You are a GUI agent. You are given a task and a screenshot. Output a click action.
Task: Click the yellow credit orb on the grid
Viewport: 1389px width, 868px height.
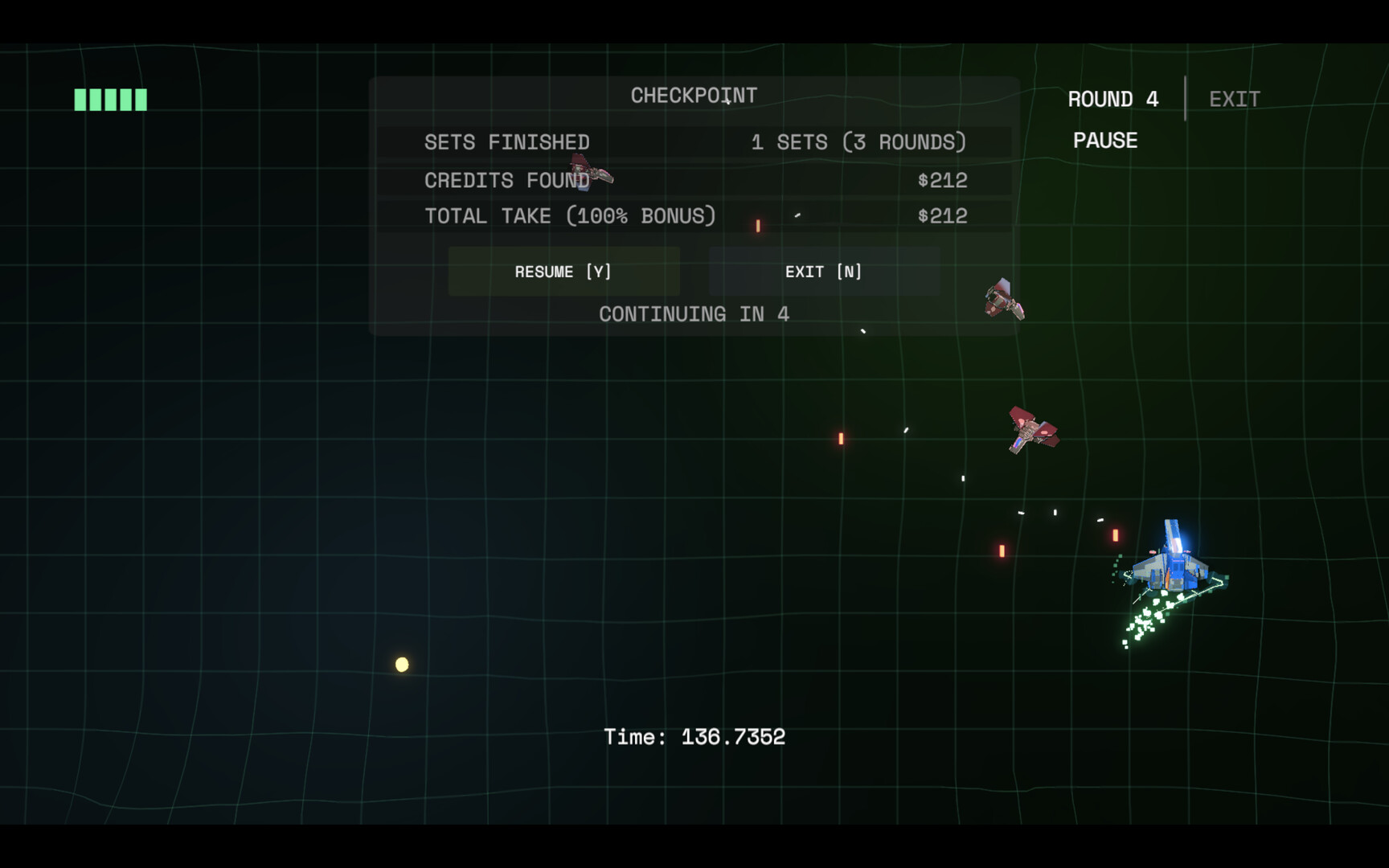coord(400,663)
